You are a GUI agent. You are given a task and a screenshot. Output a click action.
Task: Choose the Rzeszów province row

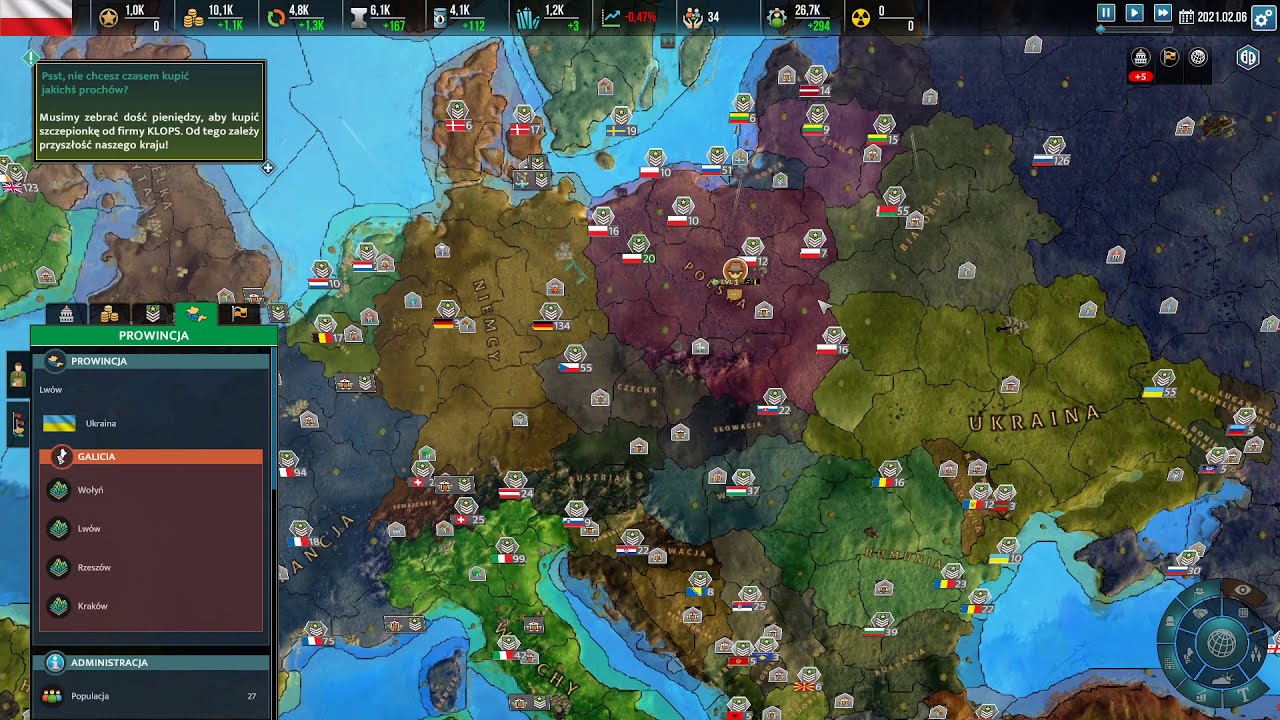tap(93, 567)
